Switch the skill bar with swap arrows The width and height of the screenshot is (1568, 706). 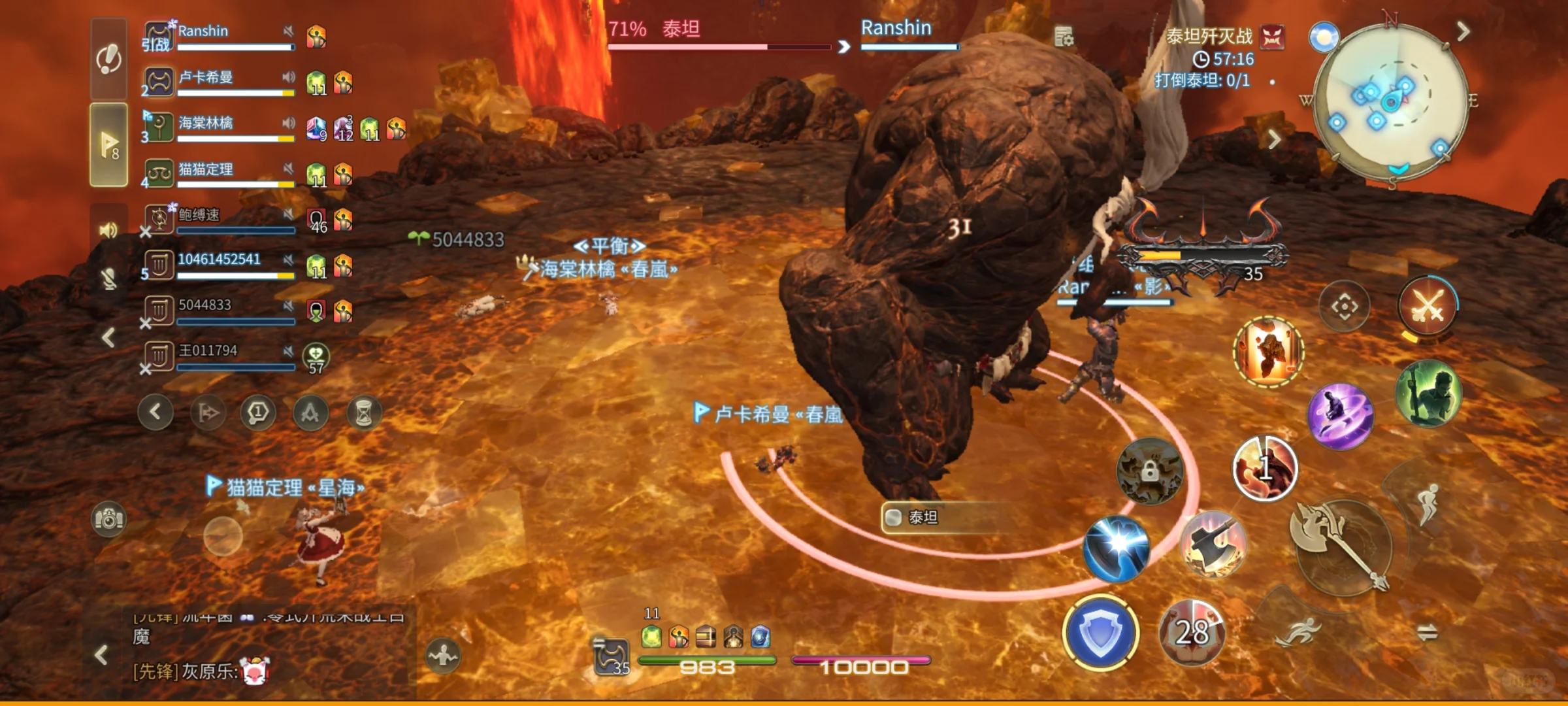point(1428,632)
